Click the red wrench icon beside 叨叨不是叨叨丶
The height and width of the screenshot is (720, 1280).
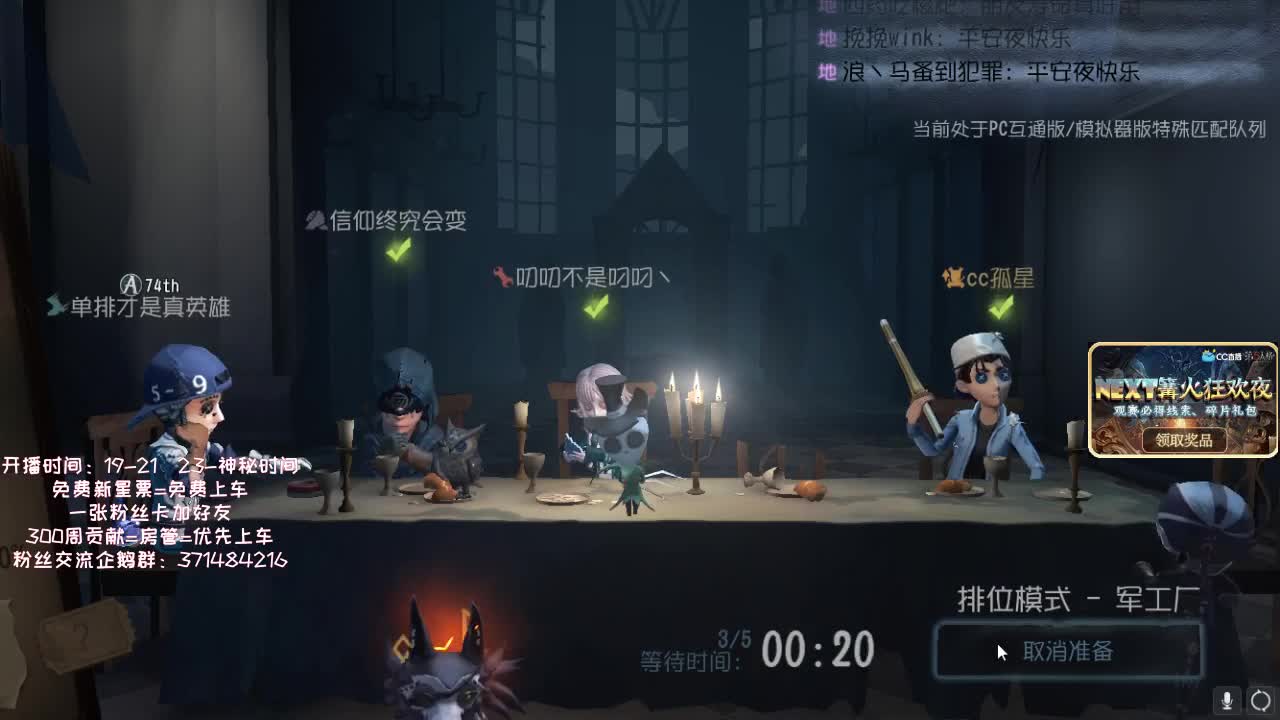(x=503, y=277)
